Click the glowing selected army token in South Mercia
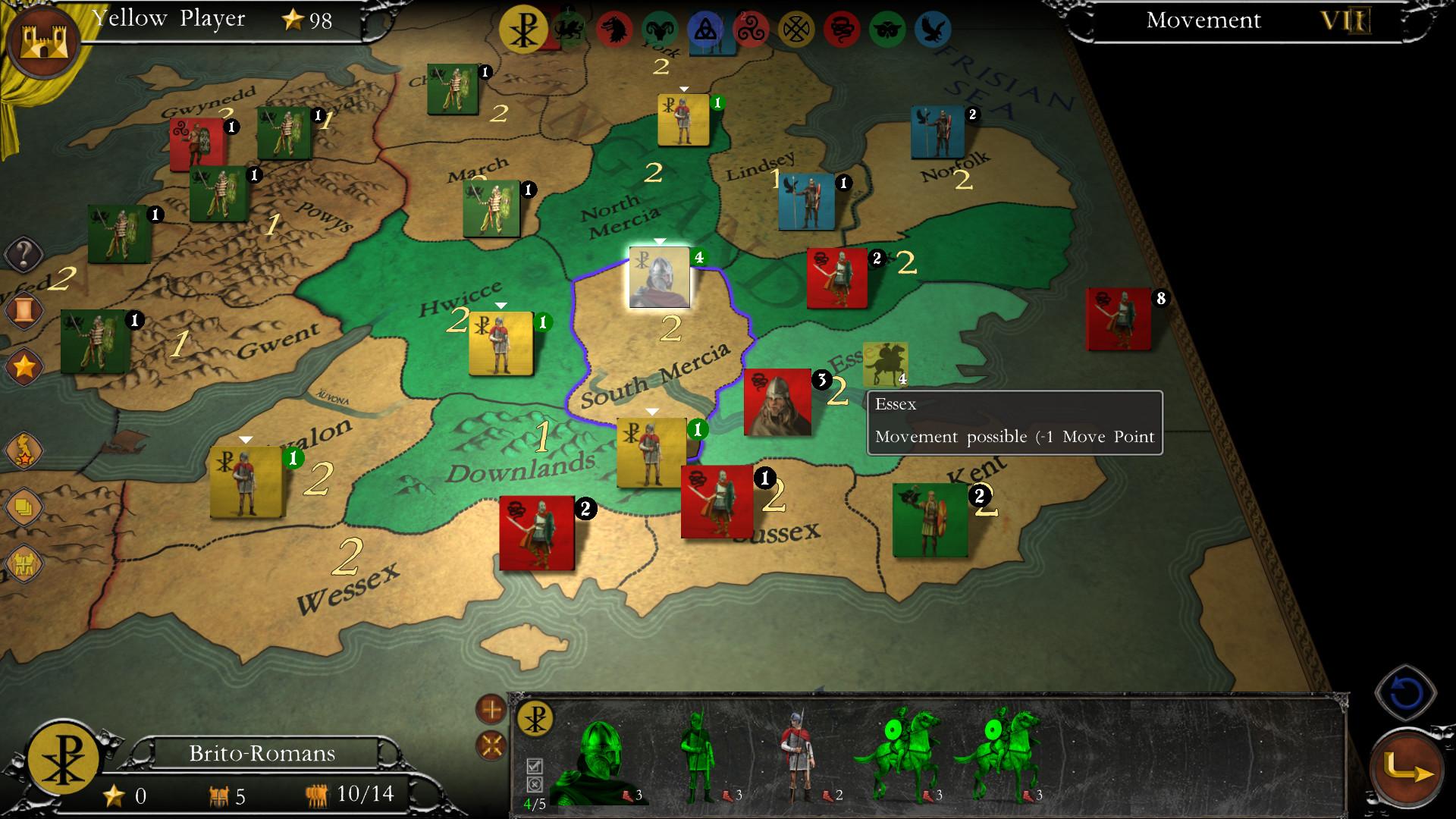 (x=659, y=277)
